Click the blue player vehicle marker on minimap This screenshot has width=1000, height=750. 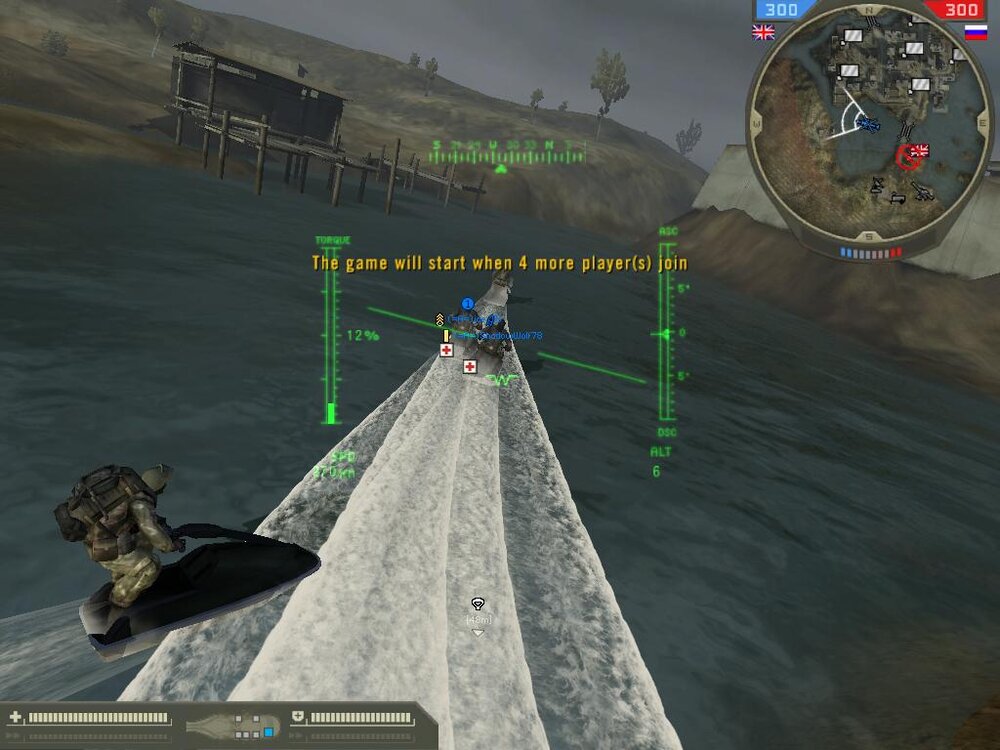coord(868,125)
